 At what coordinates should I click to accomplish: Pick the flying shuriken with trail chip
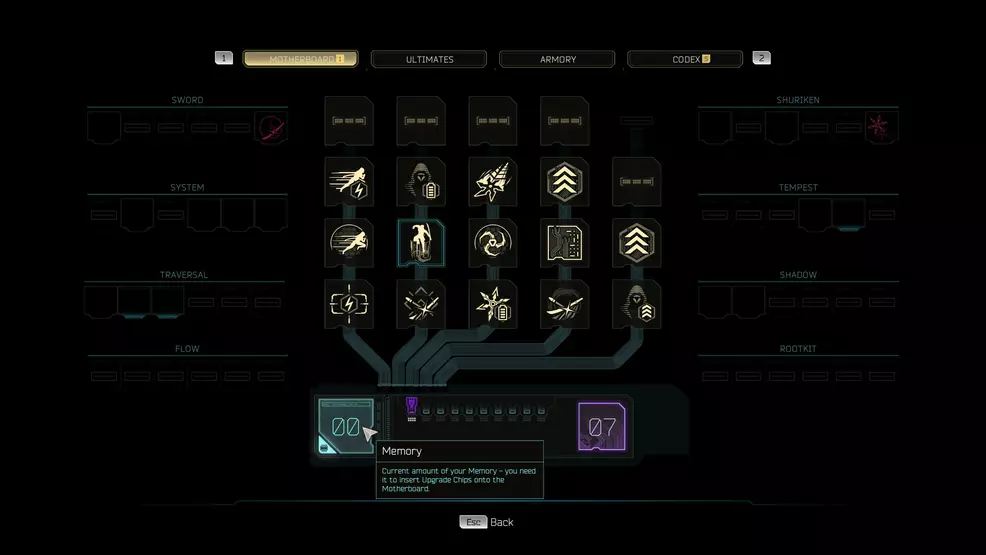[x=493, y=182]
